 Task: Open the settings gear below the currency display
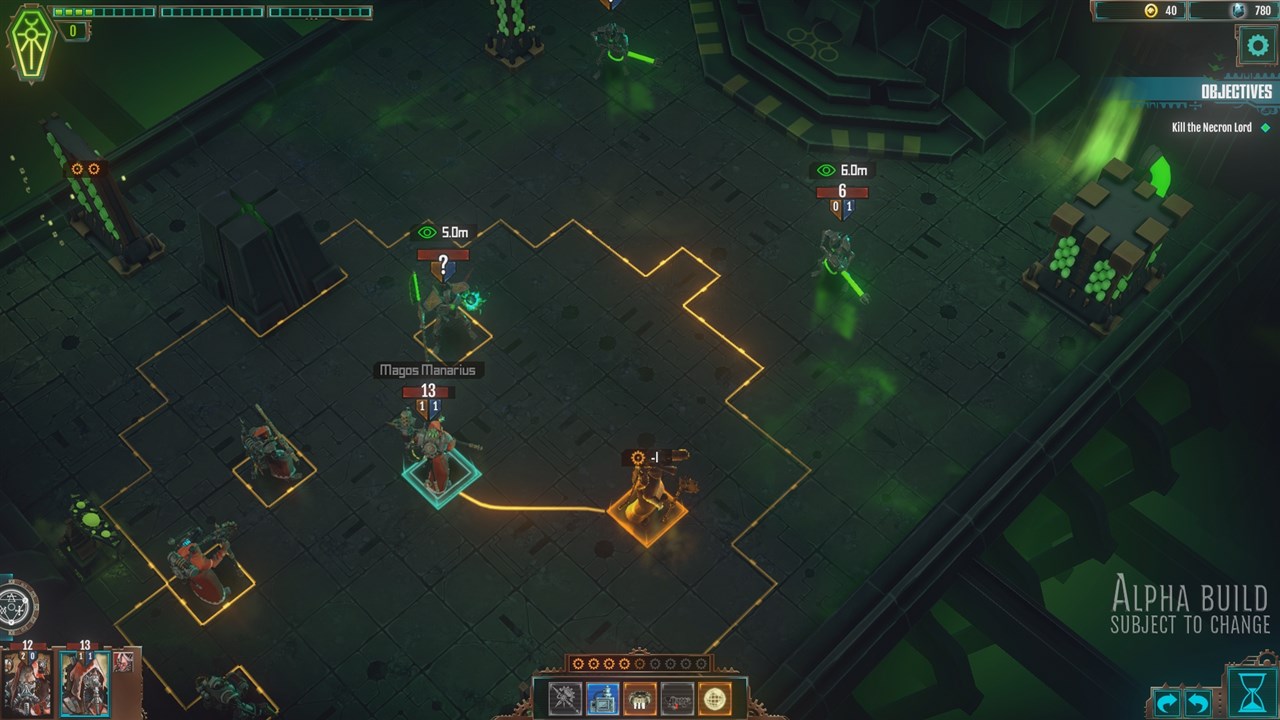[x=1256, y=44]
